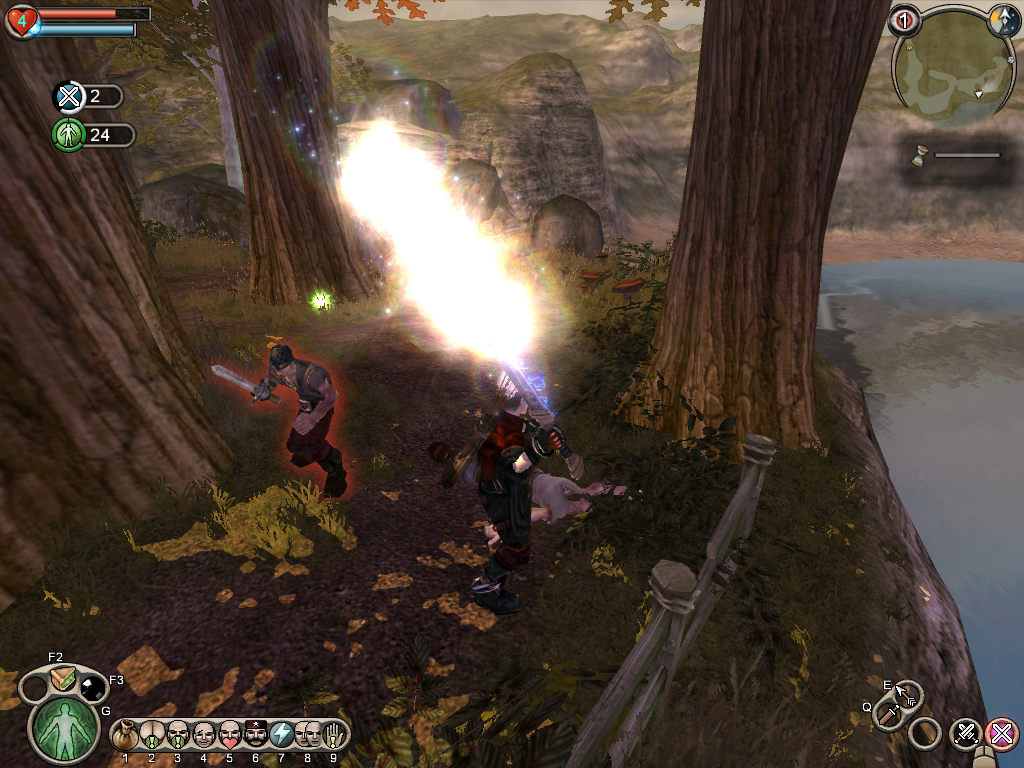The image size is (1024, 768).
Task: Select the face with heart flirt expression
Action: coord(230,734)
